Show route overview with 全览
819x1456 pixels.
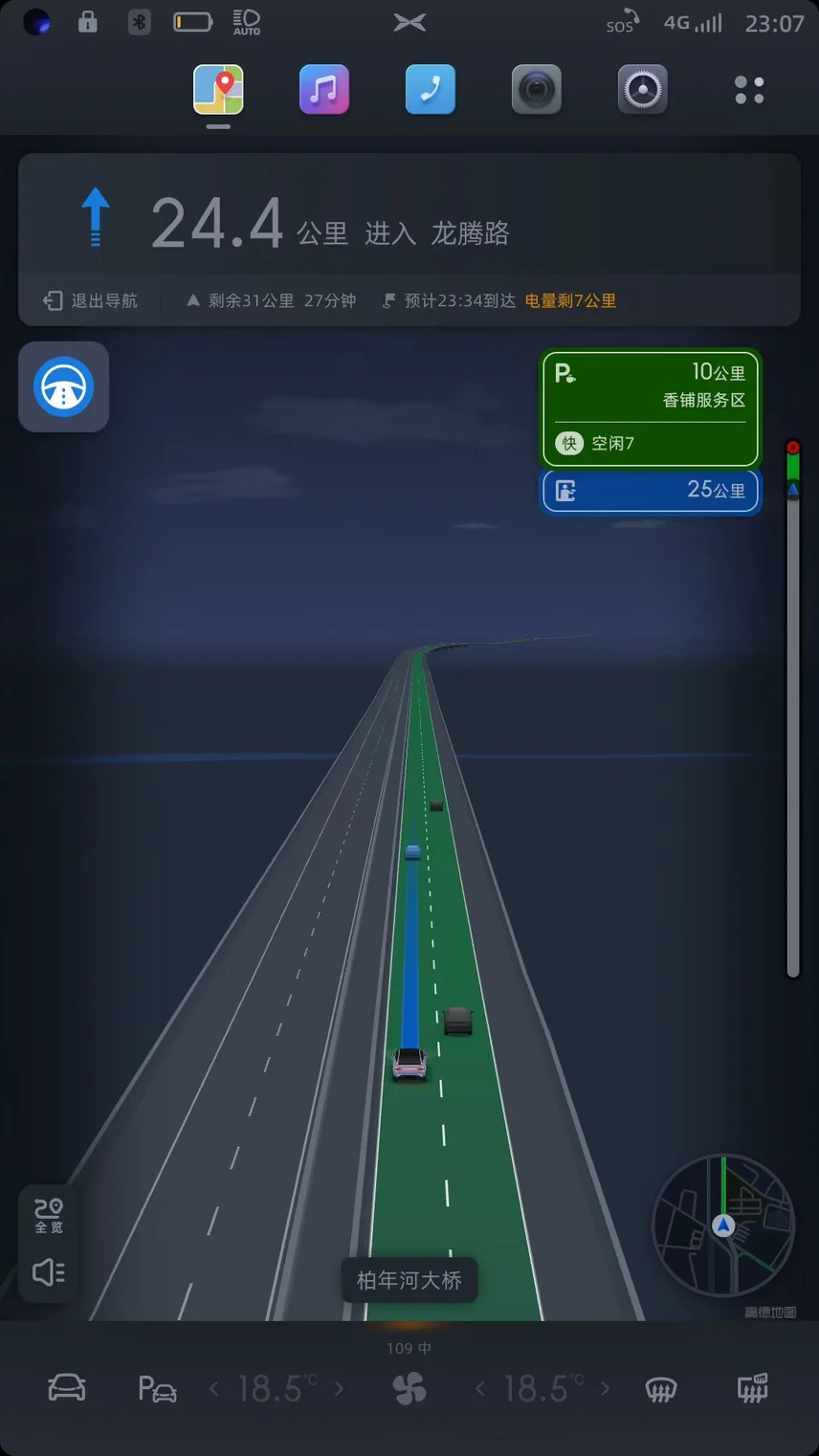click(49, 1215)
